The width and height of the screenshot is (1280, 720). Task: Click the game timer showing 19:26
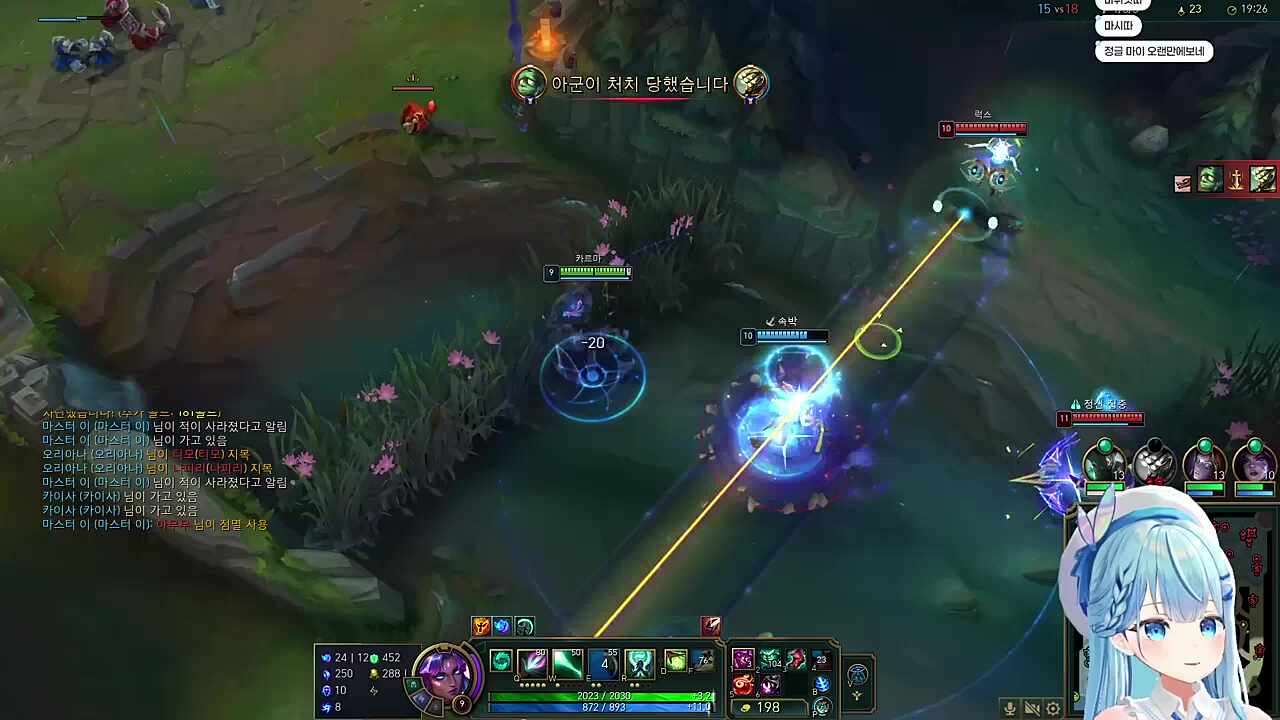click(1254, 10)
